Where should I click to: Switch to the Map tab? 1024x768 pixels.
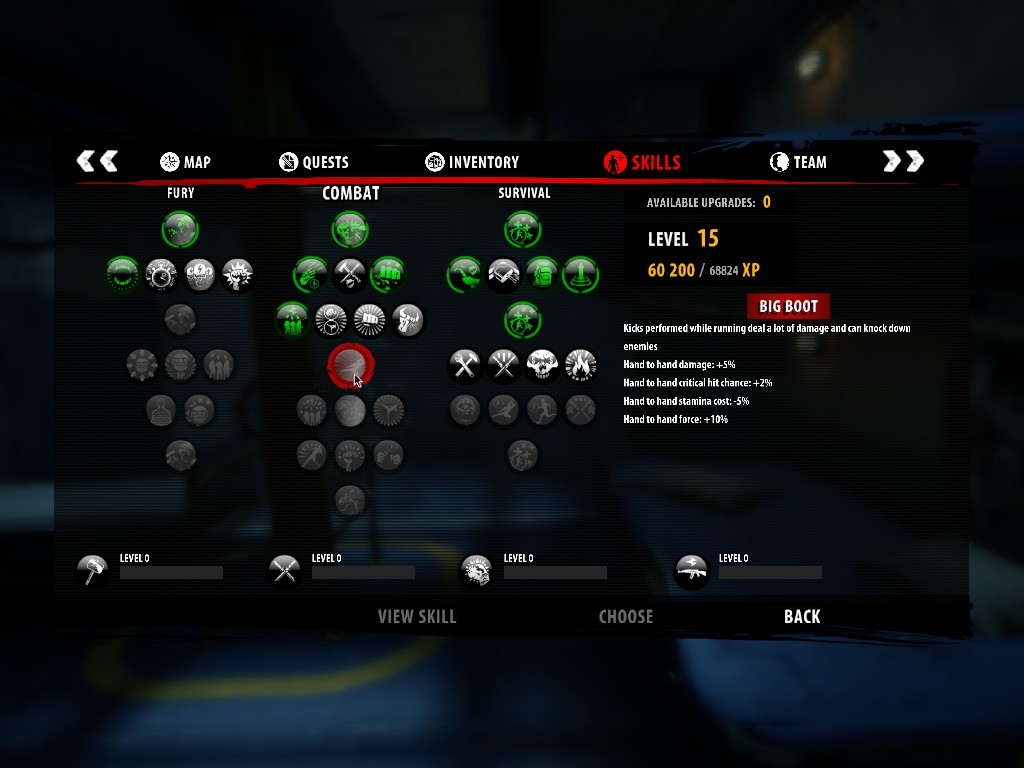click(185, 162)
